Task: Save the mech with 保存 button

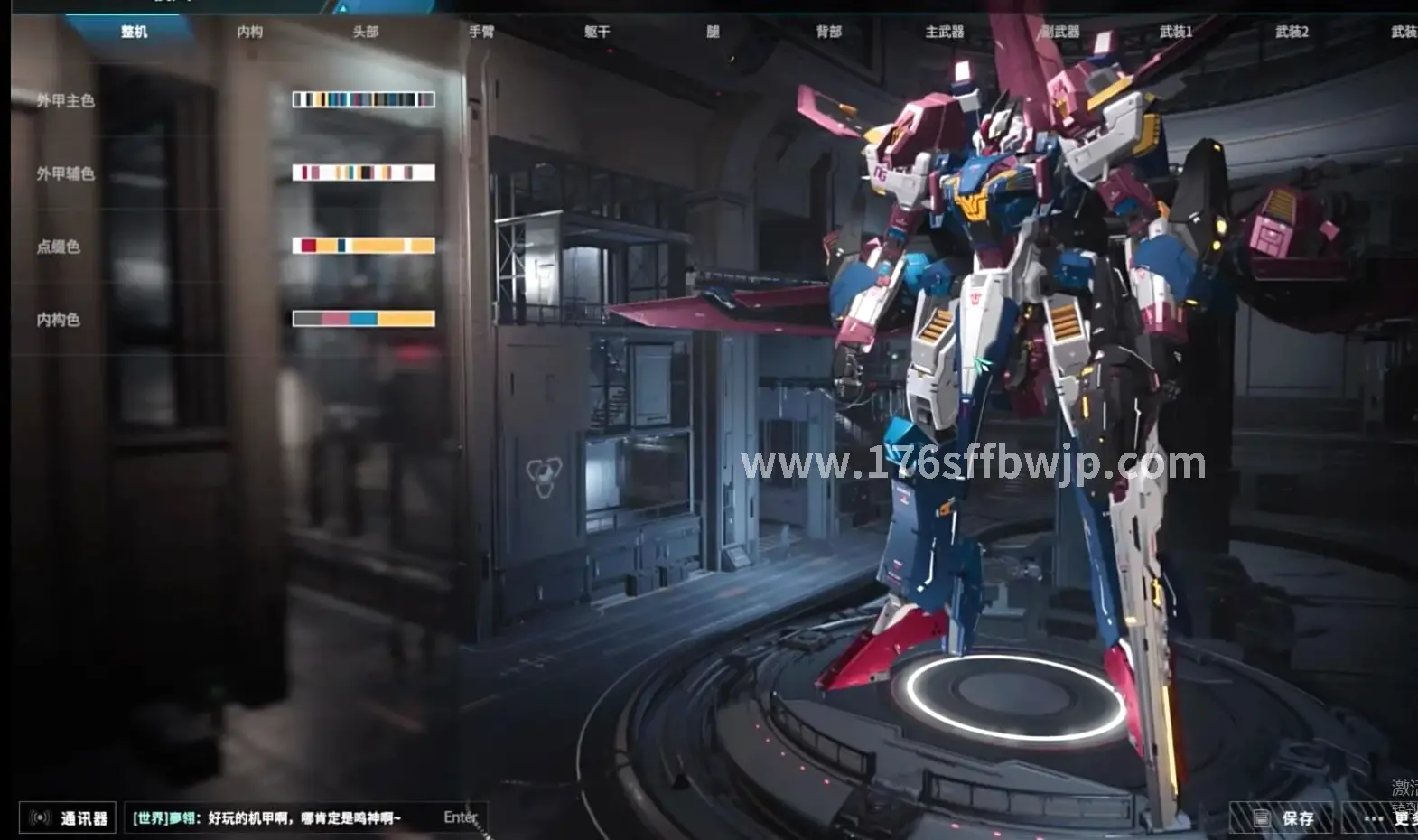Action: point(1283,818)
